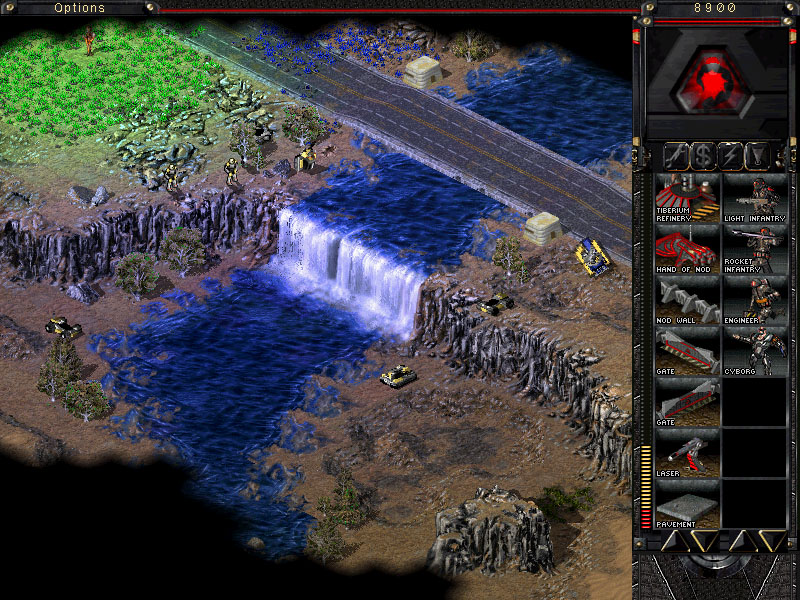Choose the Nod Wall build icon
The height and width of the screenshot is (600, 800).
687,301
